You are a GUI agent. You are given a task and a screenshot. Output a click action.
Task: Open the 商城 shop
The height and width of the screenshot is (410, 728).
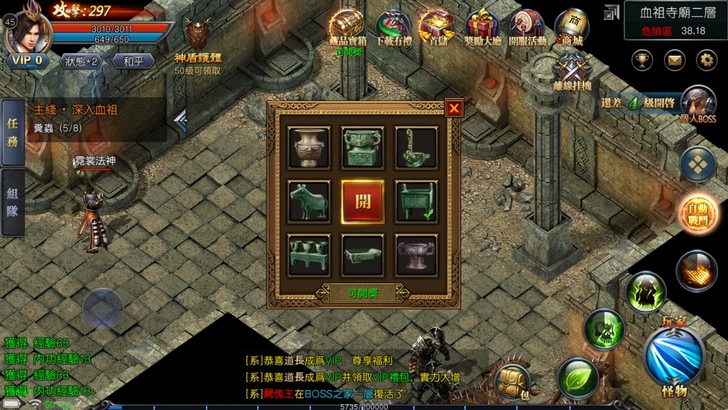[x=571, y=27]
